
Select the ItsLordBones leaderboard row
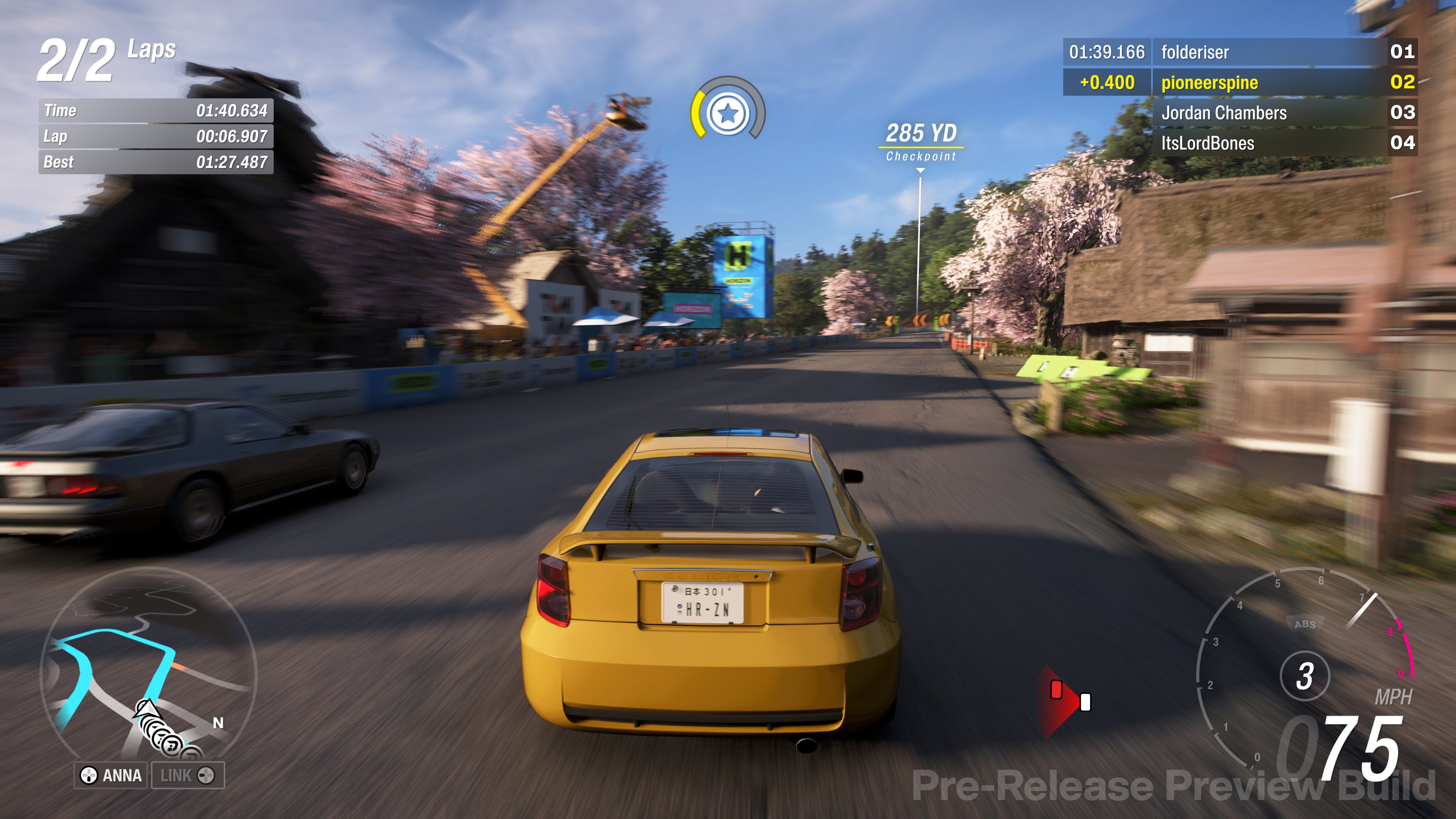tap(1239, 143)
